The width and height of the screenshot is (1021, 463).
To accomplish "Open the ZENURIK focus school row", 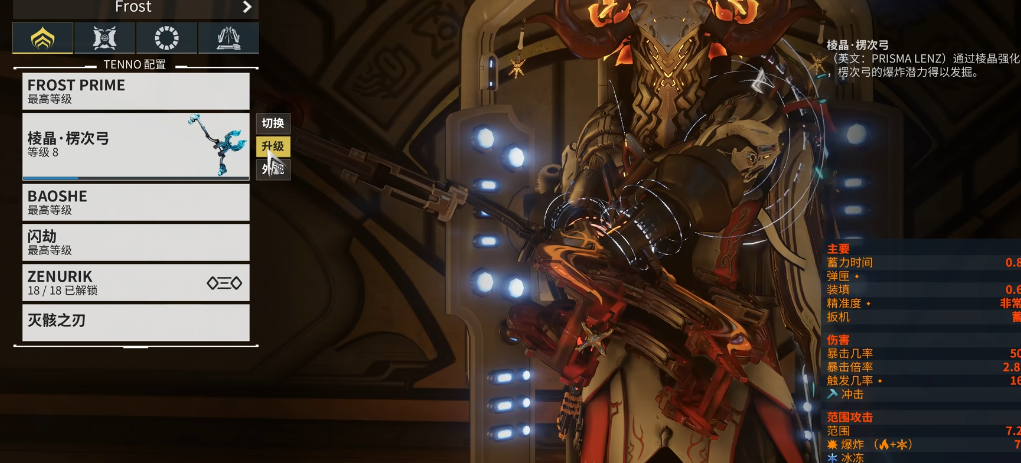I will coord(135,282).
